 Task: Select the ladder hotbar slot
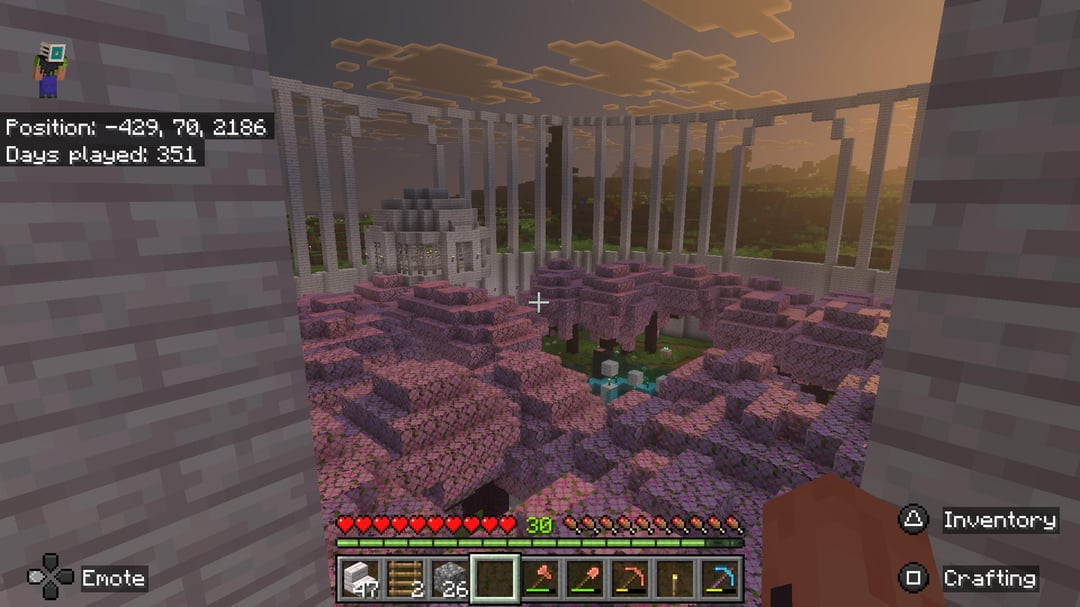[404, 578]
